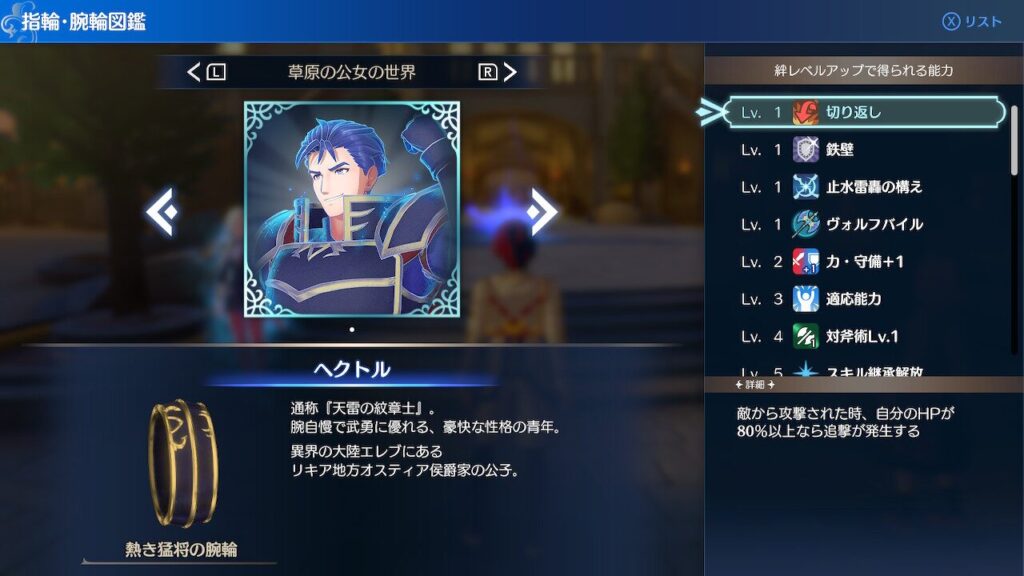This screenshot has height=576, width=1024.
Task: Switch to next world category arrow
Action: [x=510, y=72]
